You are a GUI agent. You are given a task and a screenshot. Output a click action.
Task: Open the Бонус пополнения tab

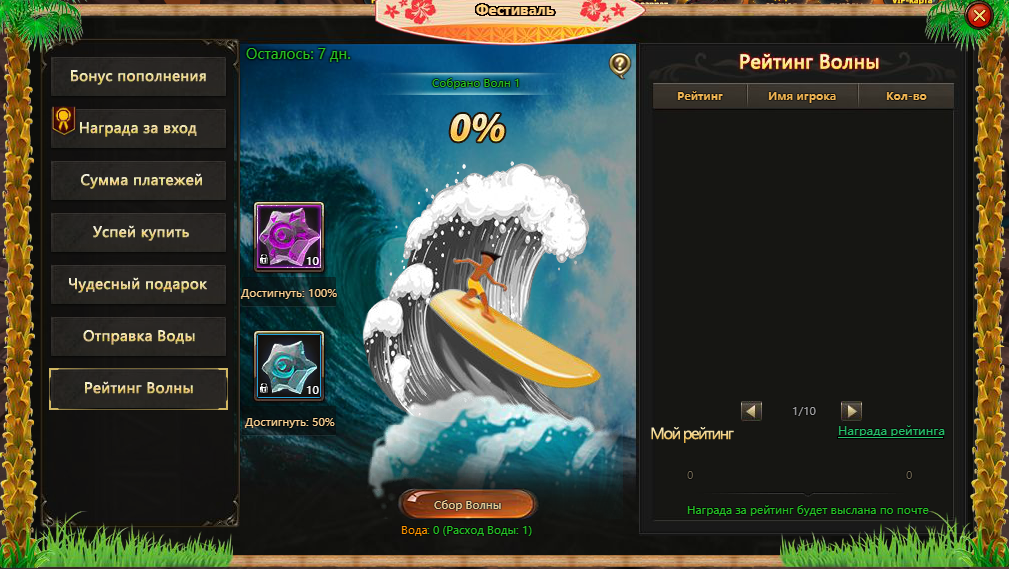(x=138, y=76)
